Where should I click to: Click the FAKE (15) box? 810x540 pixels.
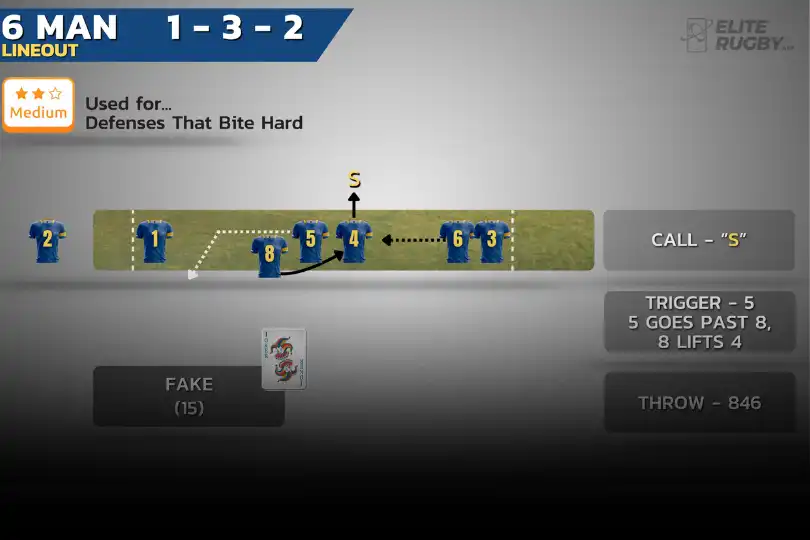pos(188,396)
